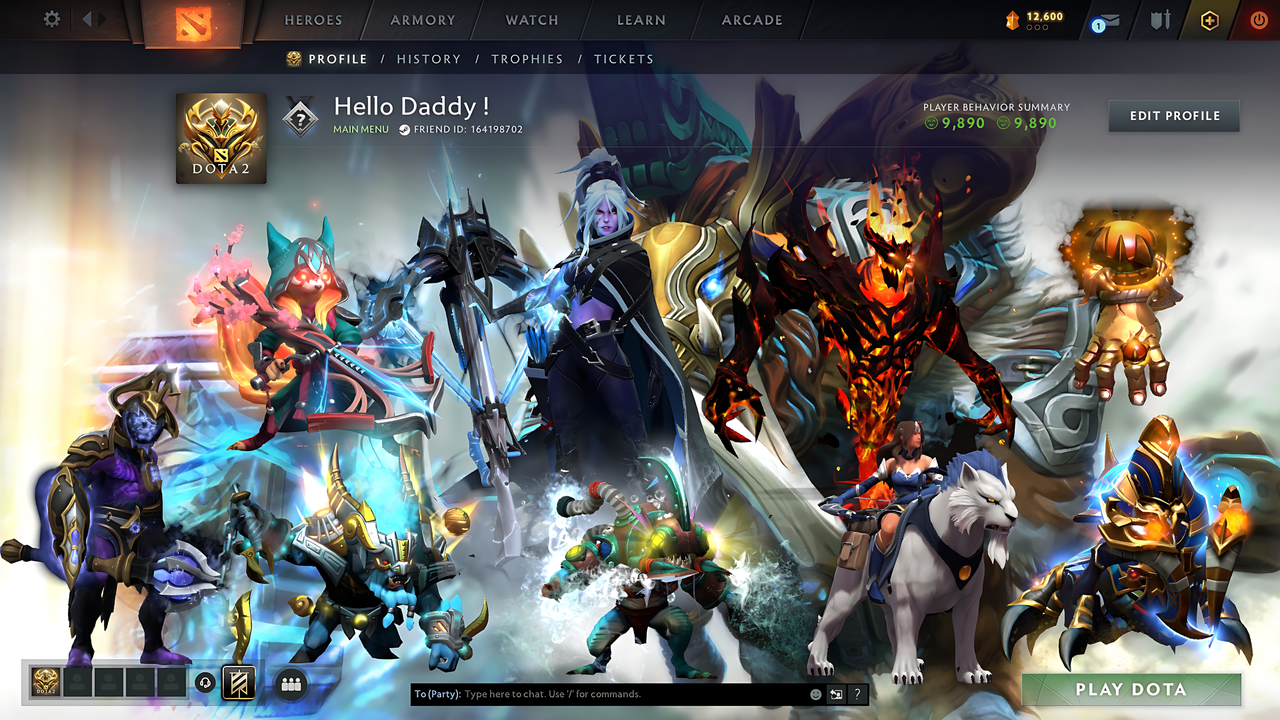Open the party finder people icon

click(290, 684)
